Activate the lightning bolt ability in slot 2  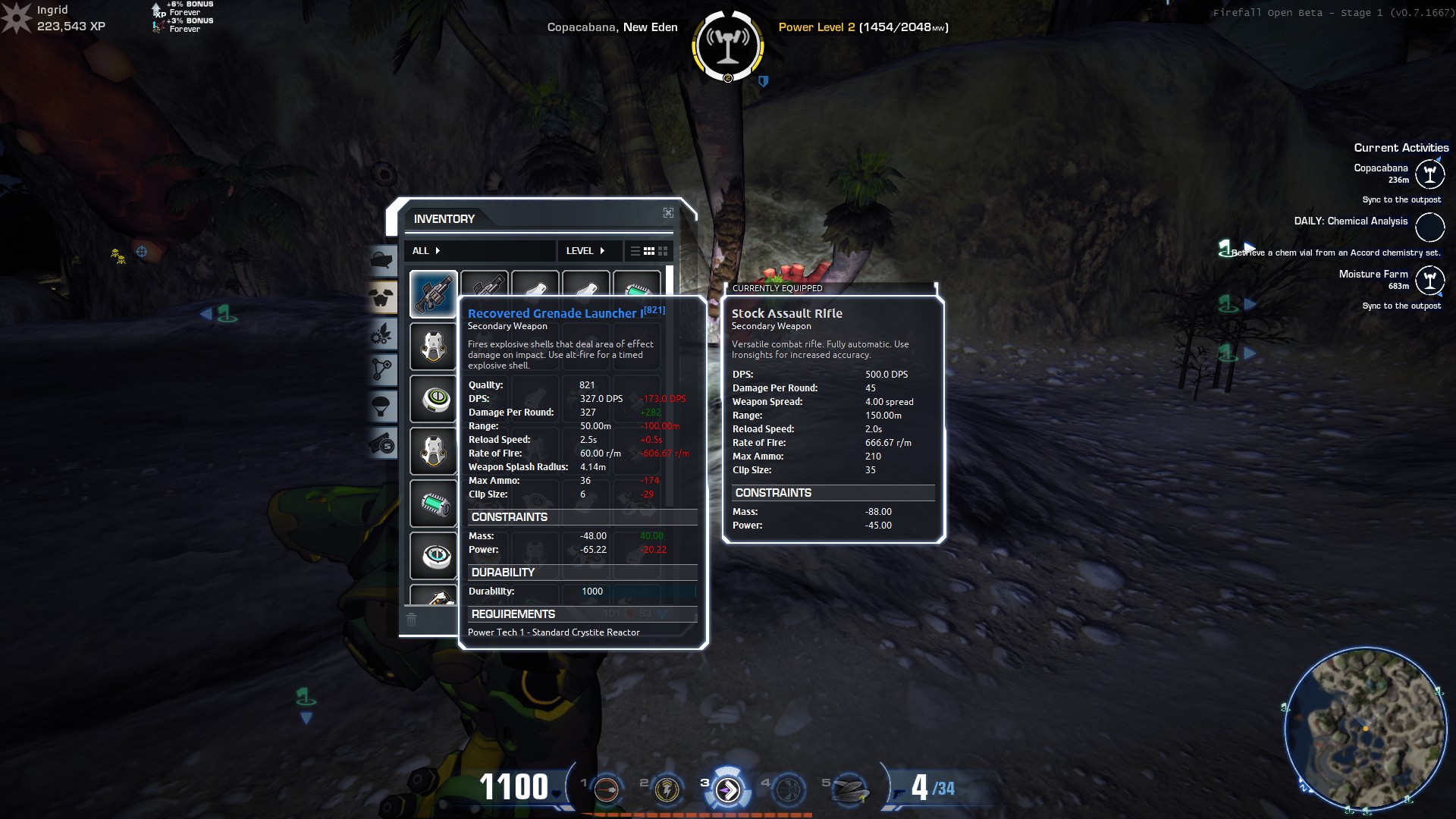[667, 790]
